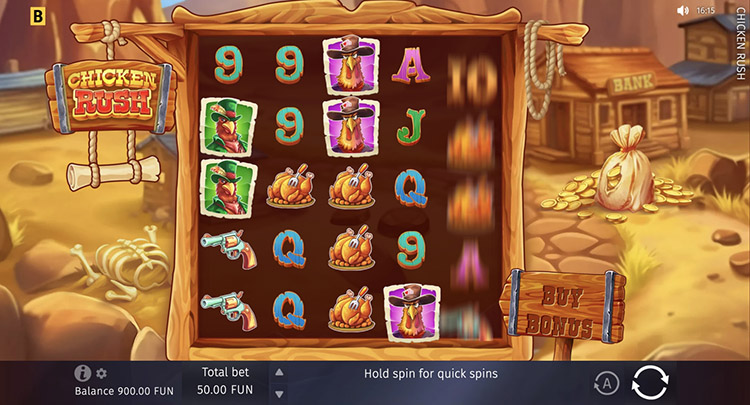Open settings via the gear icon
The height and width of the screenshot is (405, 750).
point(101,373)
